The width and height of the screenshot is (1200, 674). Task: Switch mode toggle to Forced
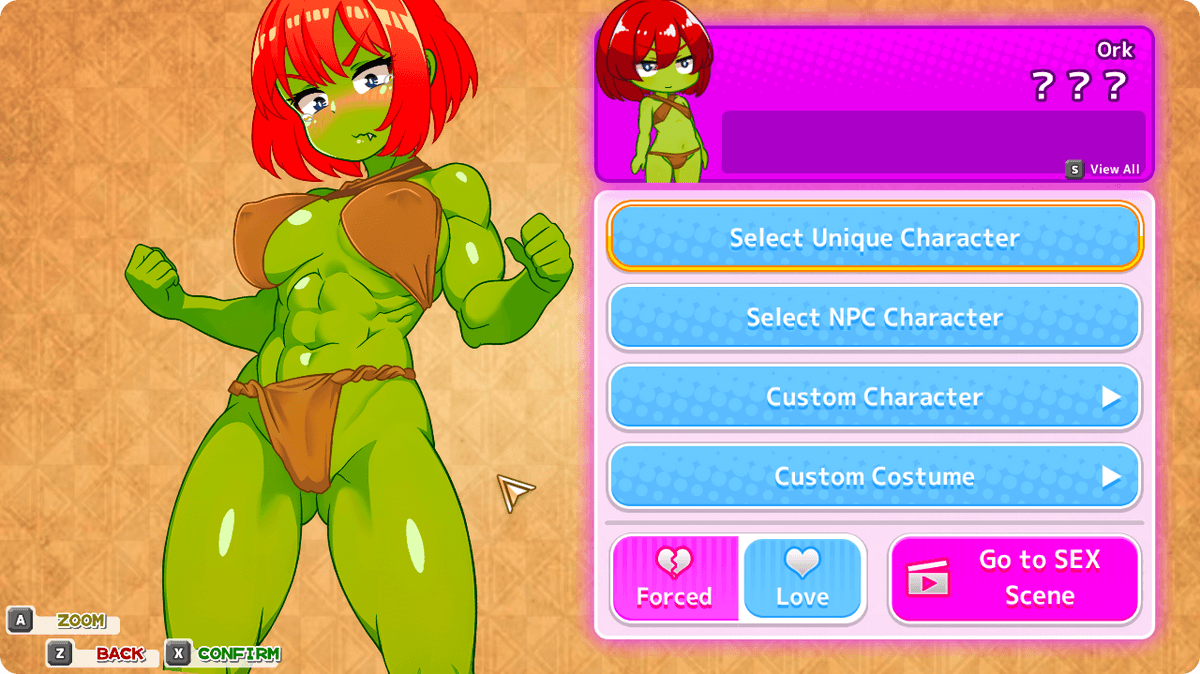(x=675, y=579)
